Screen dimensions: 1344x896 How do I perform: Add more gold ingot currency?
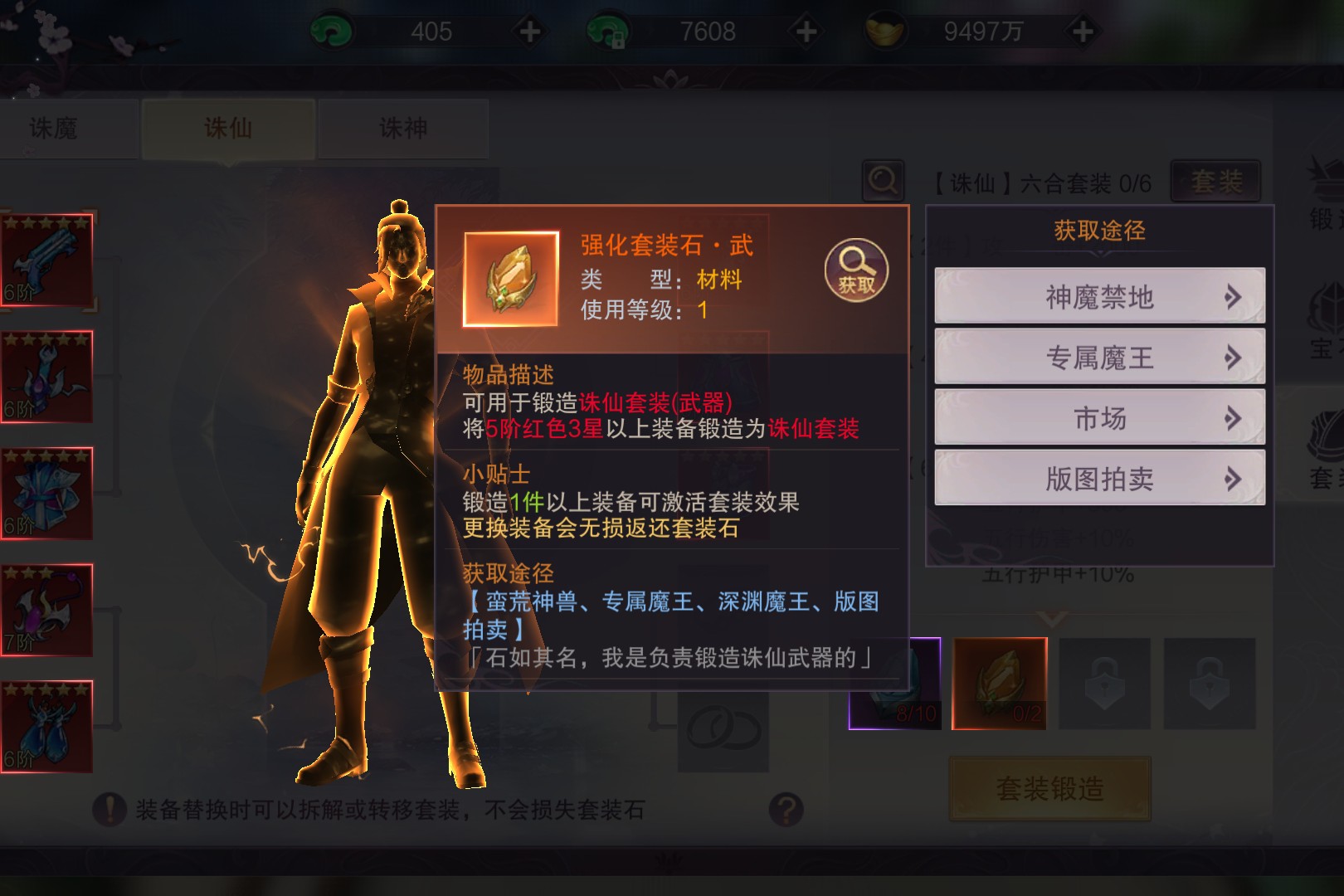[1082, 32]
